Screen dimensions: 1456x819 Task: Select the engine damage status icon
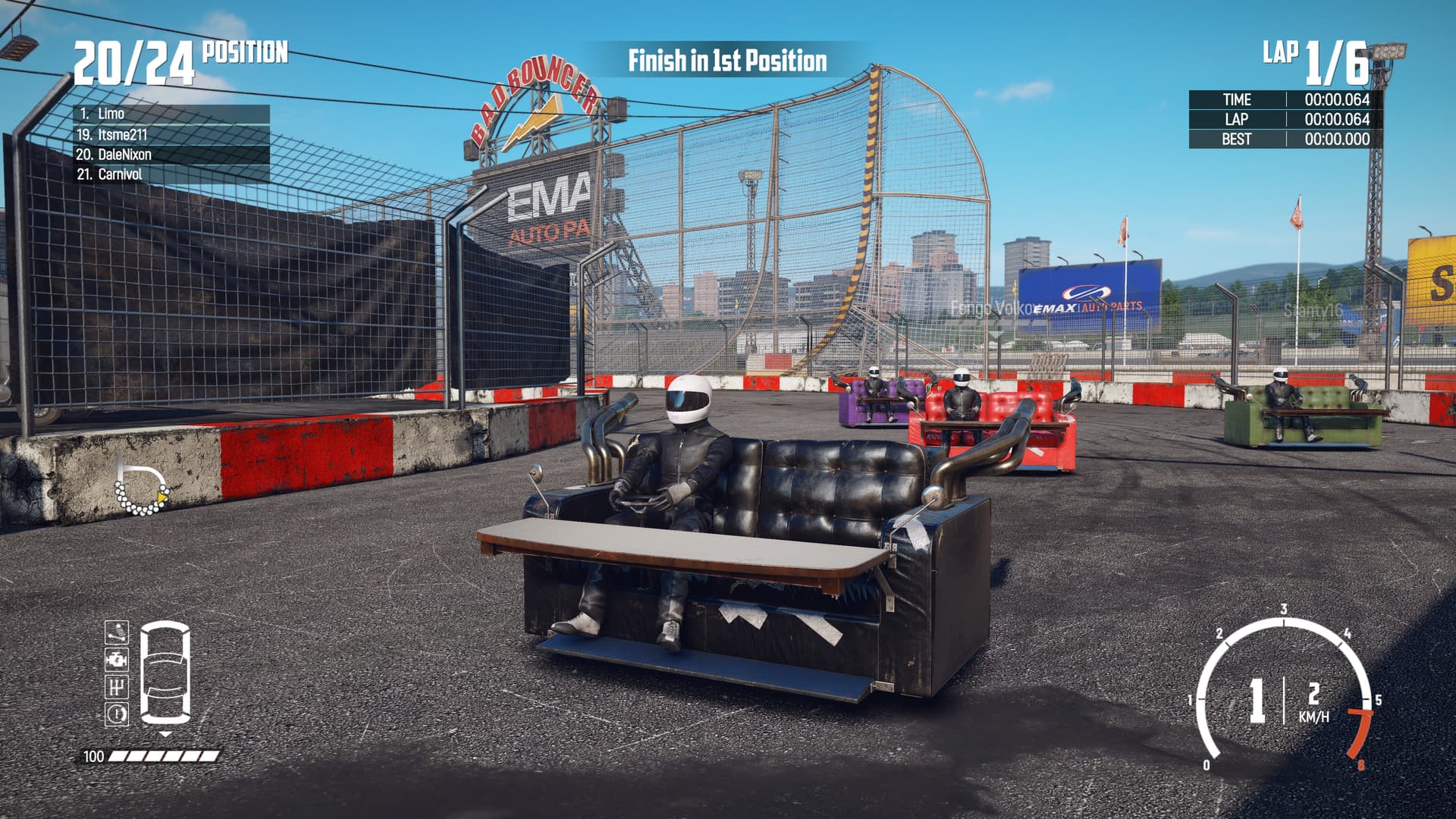[116, 659]
